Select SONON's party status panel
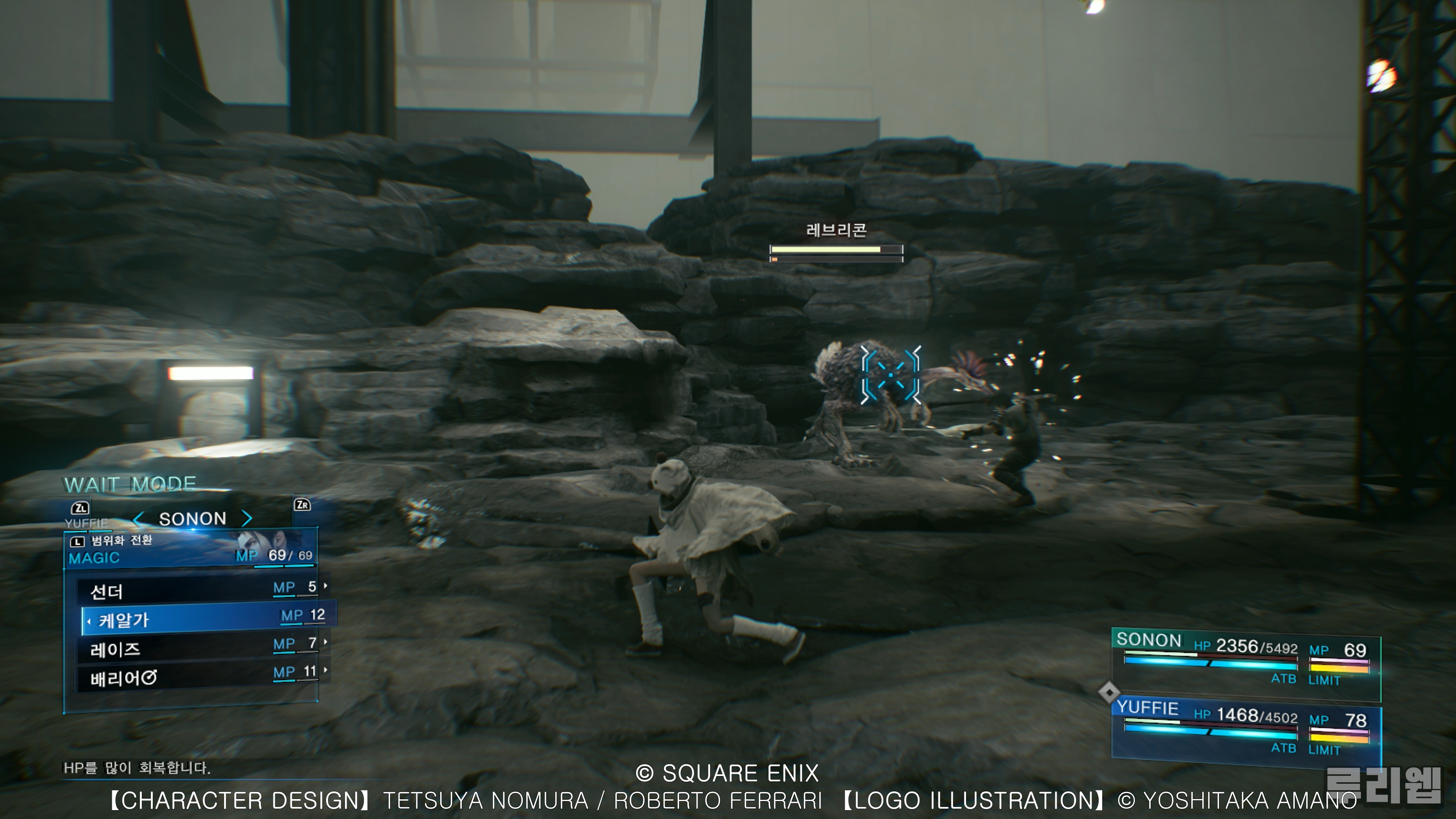This screenshot has height=819, width=1456. [x=1245, y=659]
